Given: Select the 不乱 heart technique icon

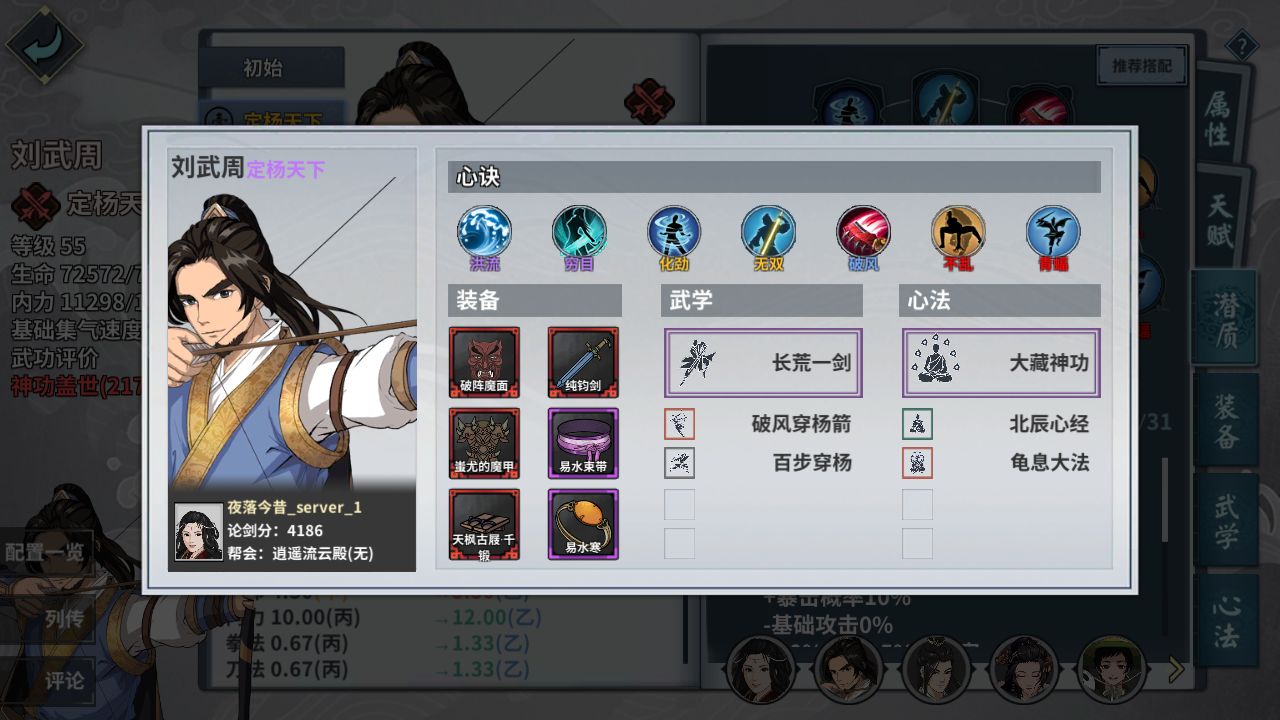Looking at the screenshot, I should pos(958,235).
